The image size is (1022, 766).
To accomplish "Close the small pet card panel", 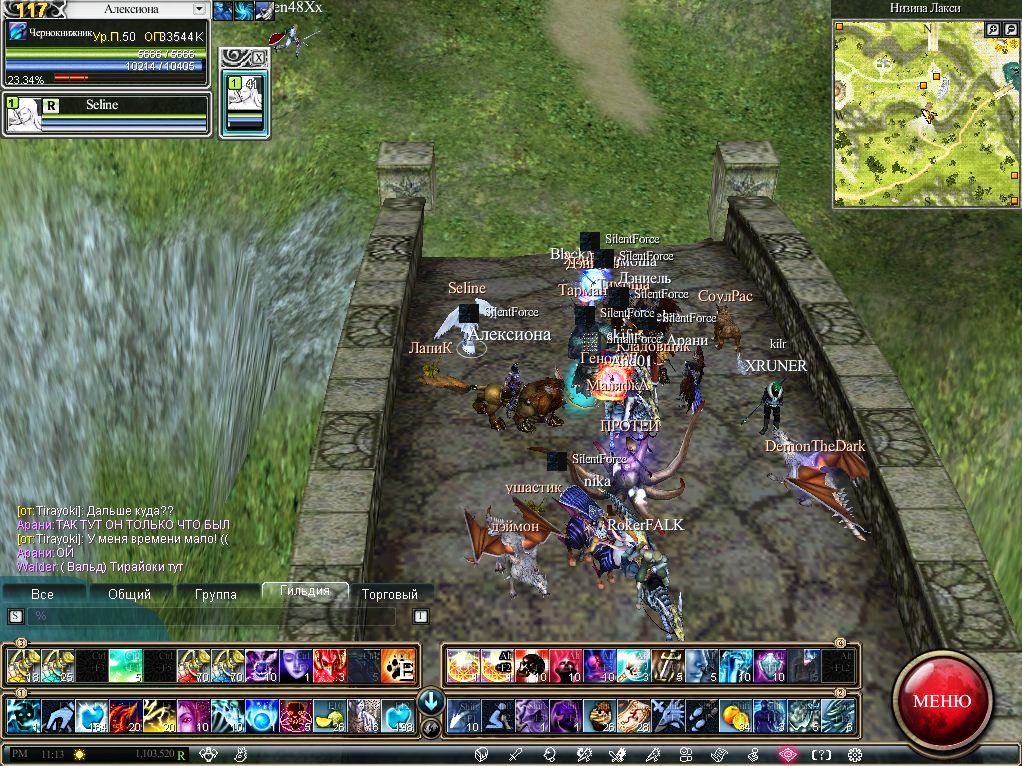I will coord(258,58).
